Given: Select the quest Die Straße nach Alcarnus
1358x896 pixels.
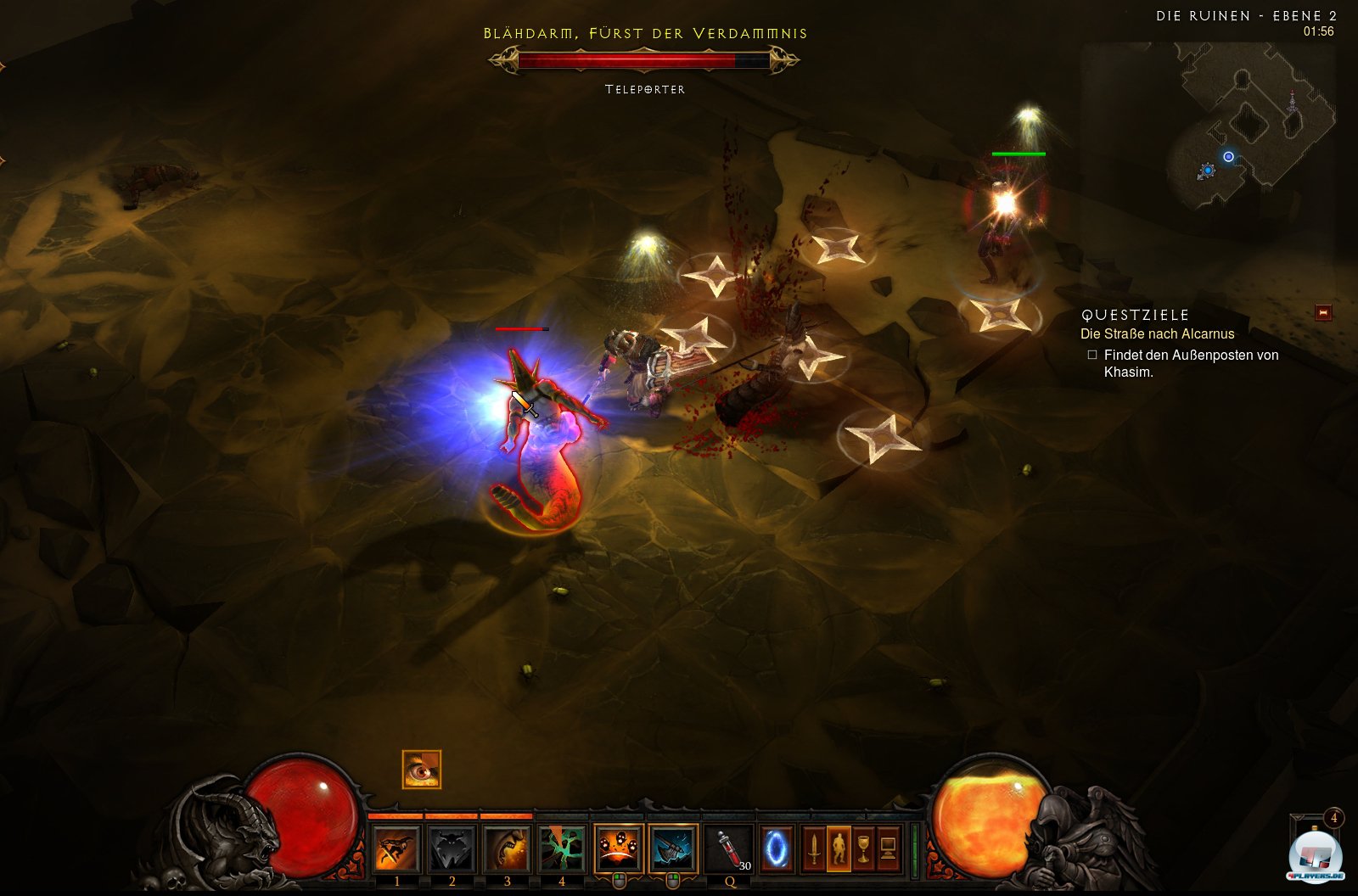Looking at the screenshot, I should (x=1157, y=334).
